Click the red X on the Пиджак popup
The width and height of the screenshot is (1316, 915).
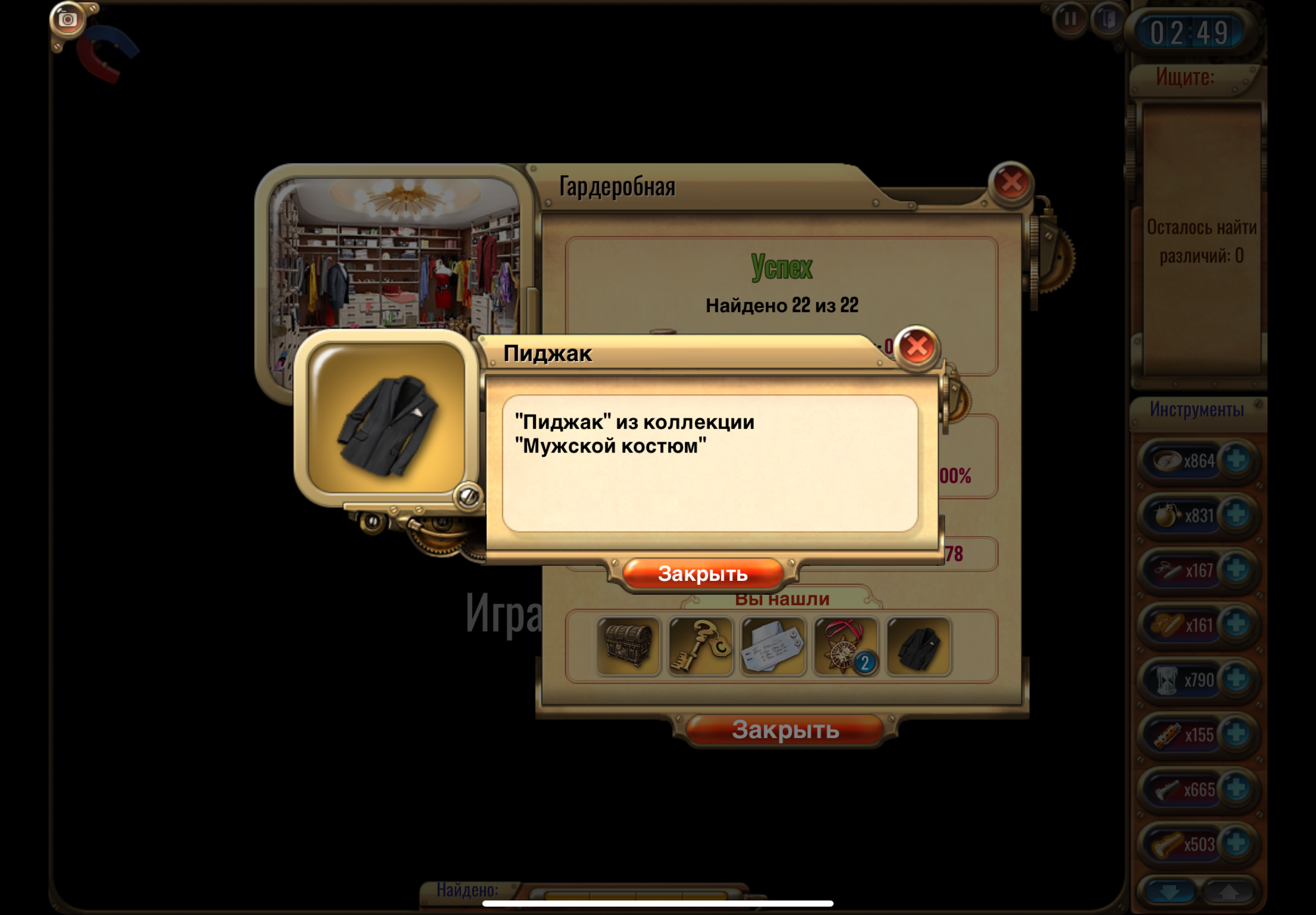pos(916,346)
